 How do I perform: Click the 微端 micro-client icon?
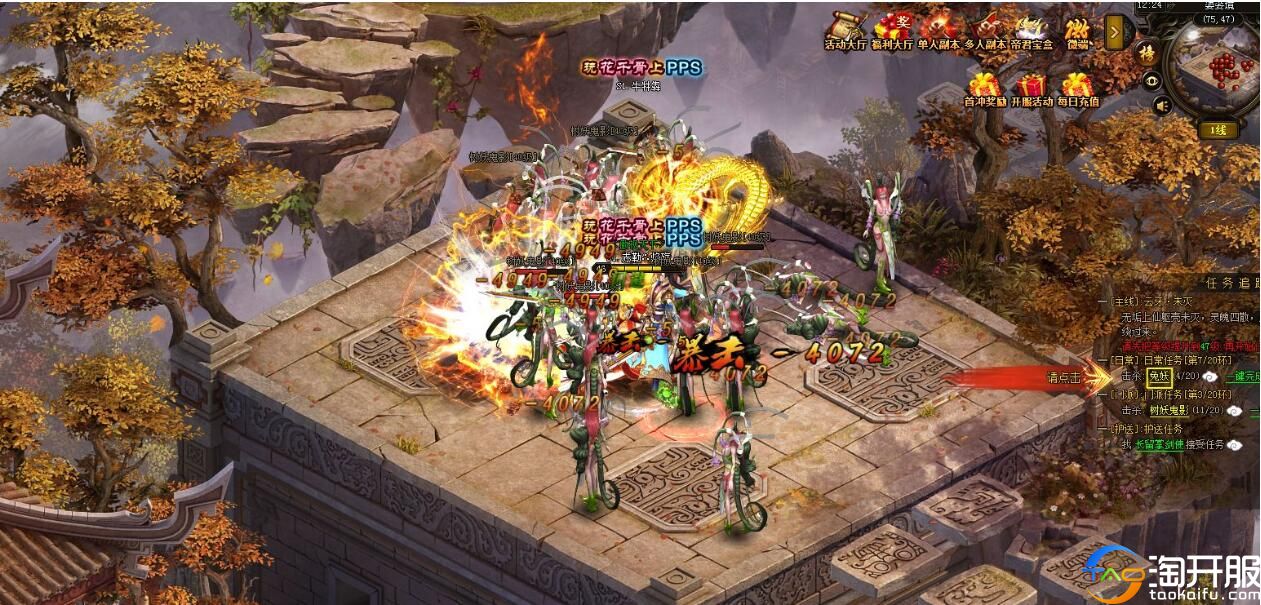(1078, 30)
